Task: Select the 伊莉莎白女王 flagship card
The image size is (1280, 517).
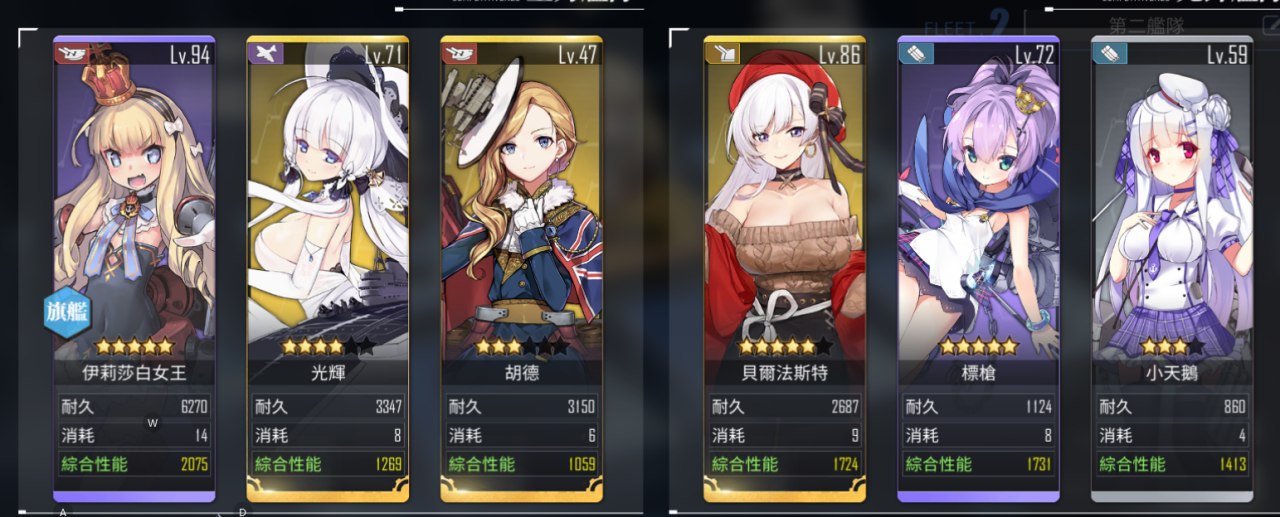Action: 134,230
